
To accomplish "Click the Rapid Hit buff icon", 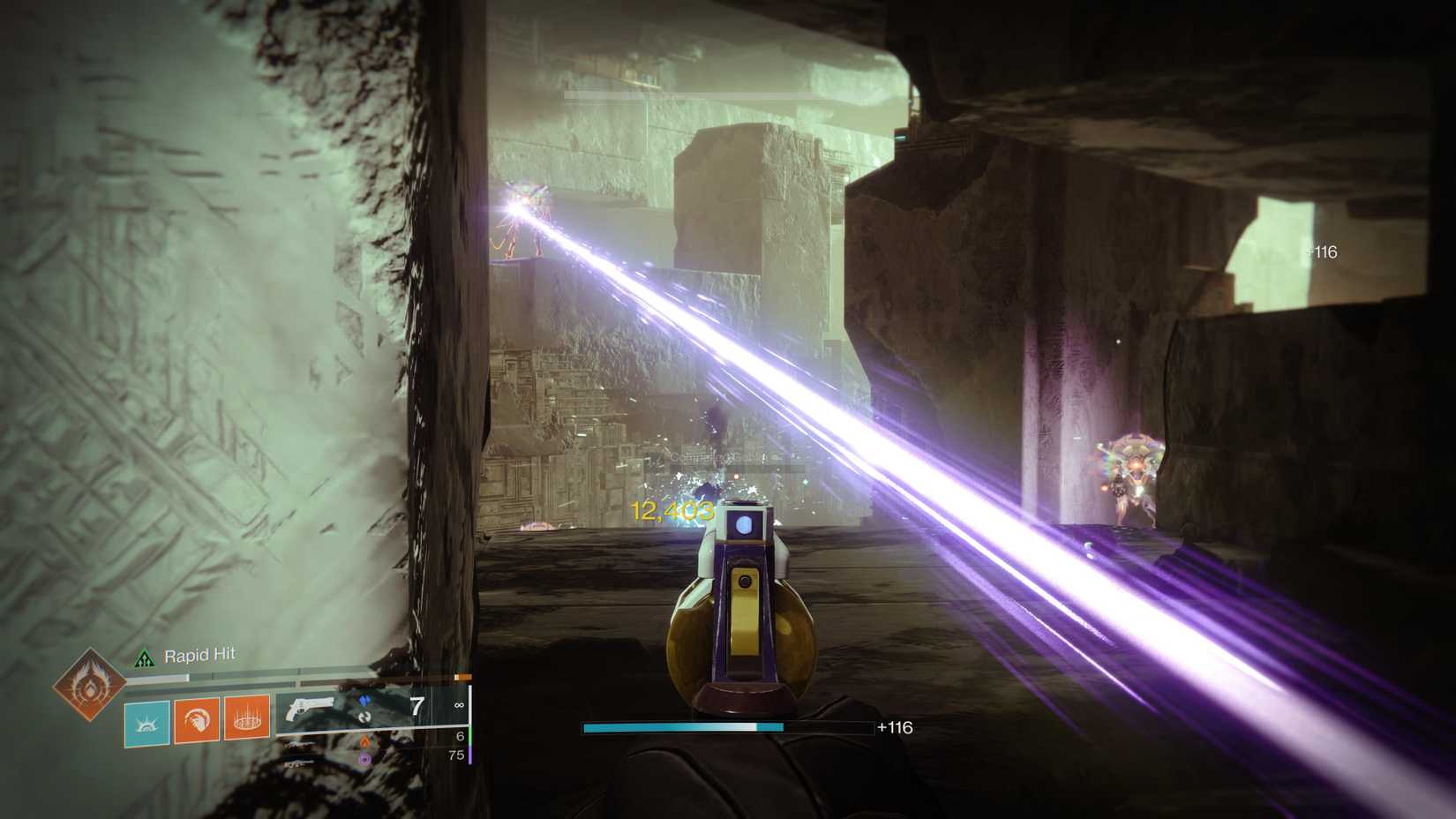I will tap(146, 657).
